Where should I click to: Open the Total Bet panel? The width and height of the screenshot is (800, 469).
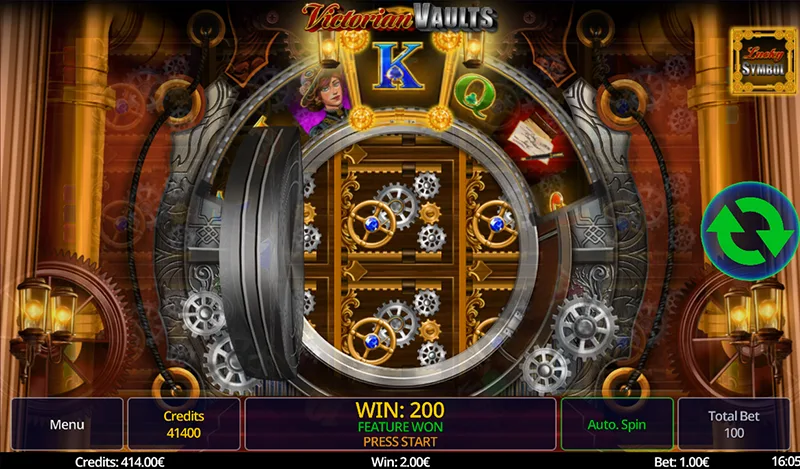pyautogui.click(x=733, y=424)
